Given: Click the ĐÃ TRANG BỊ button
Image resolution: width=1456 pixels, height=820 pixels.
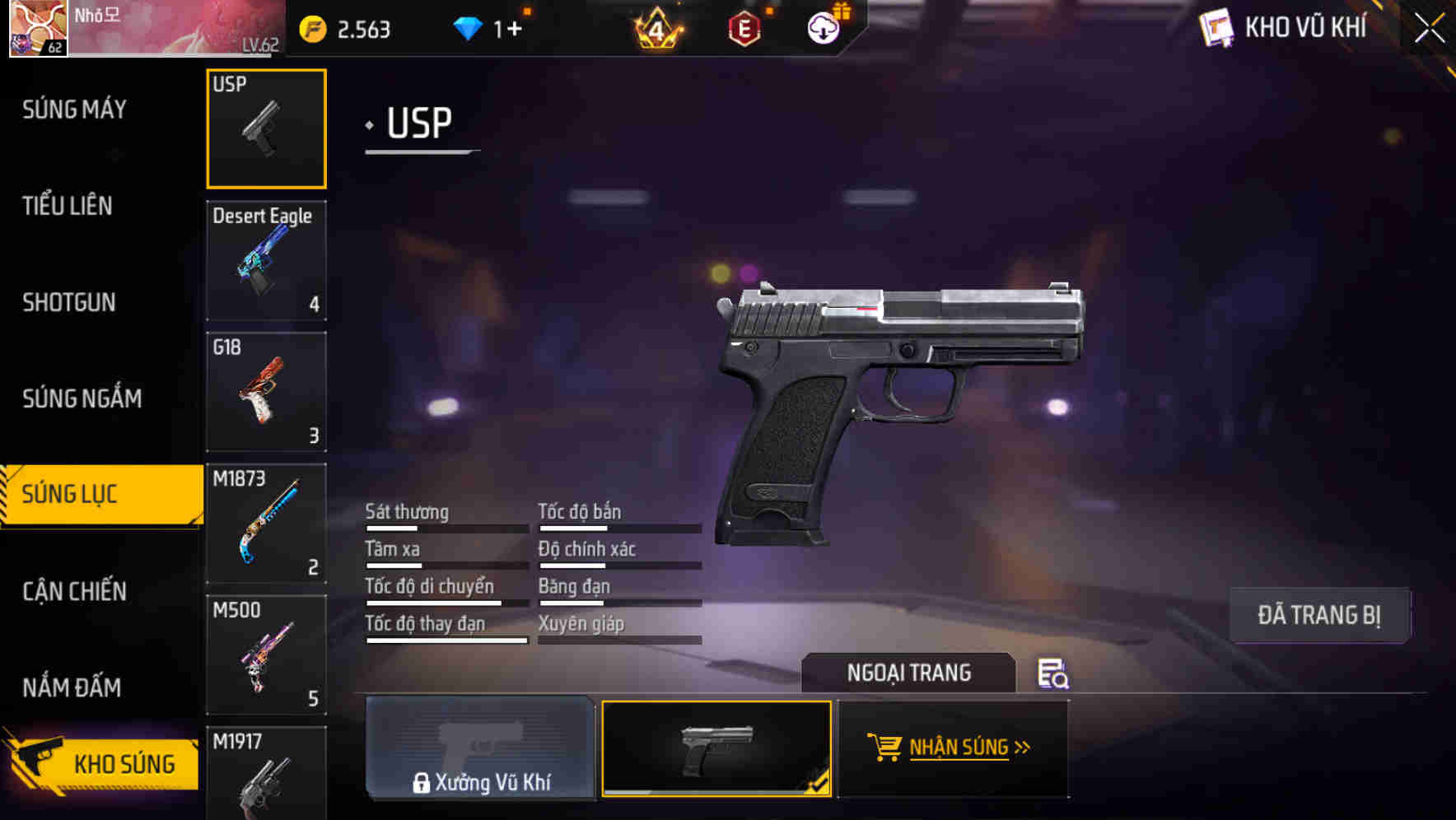Looking at the screenshot, I should pyautogui.click(x=1318, y=614).
